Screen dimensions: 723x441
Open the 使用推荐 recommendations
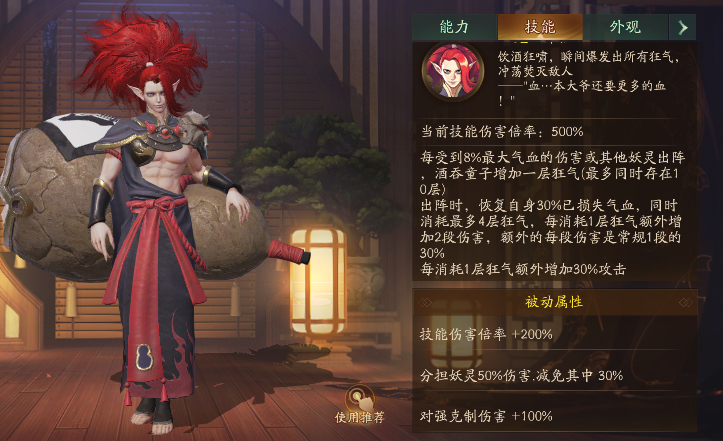(359, 404)
